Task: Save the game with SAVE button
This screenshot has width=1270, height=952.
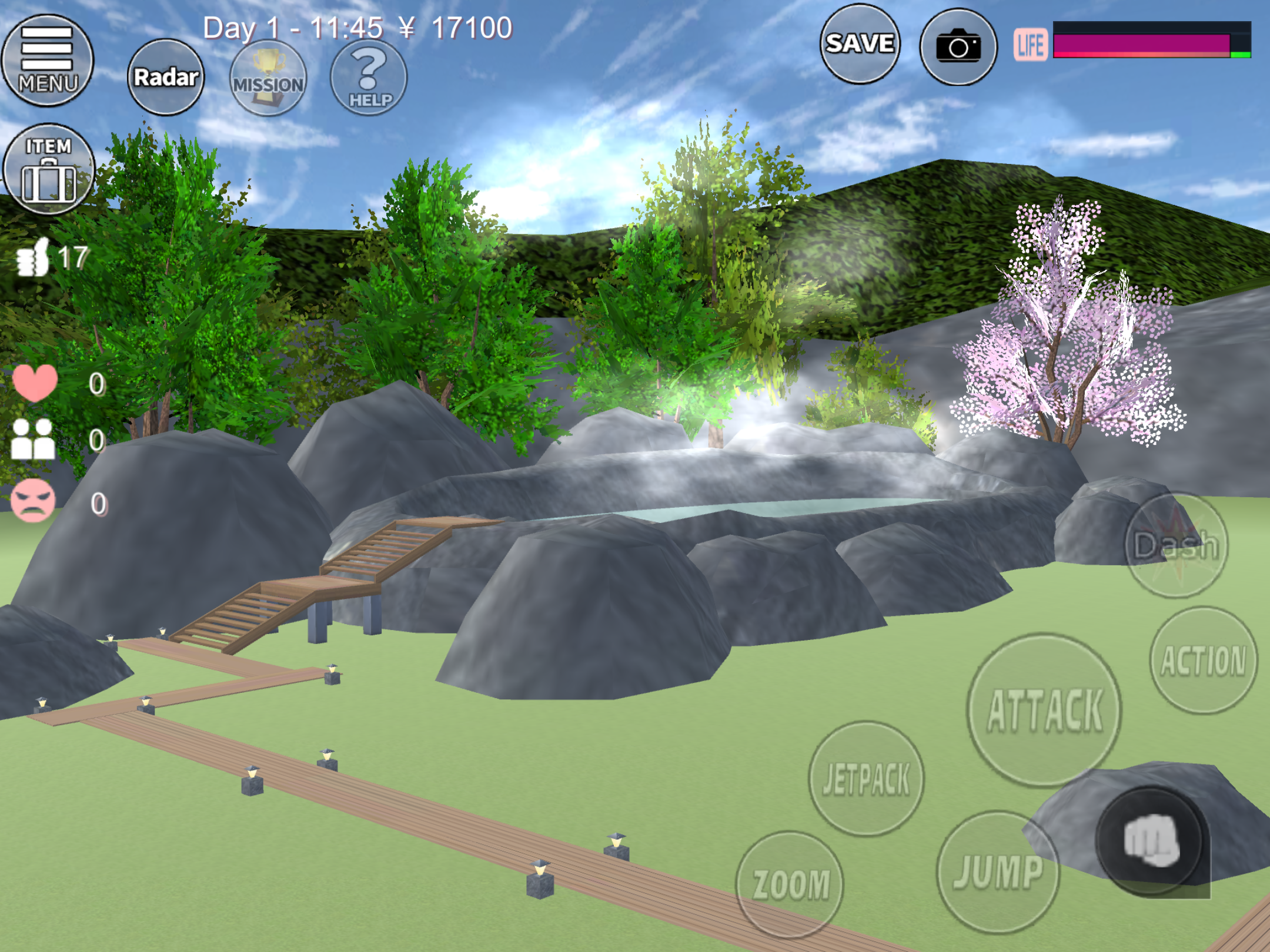Action: tap(860, 44)
